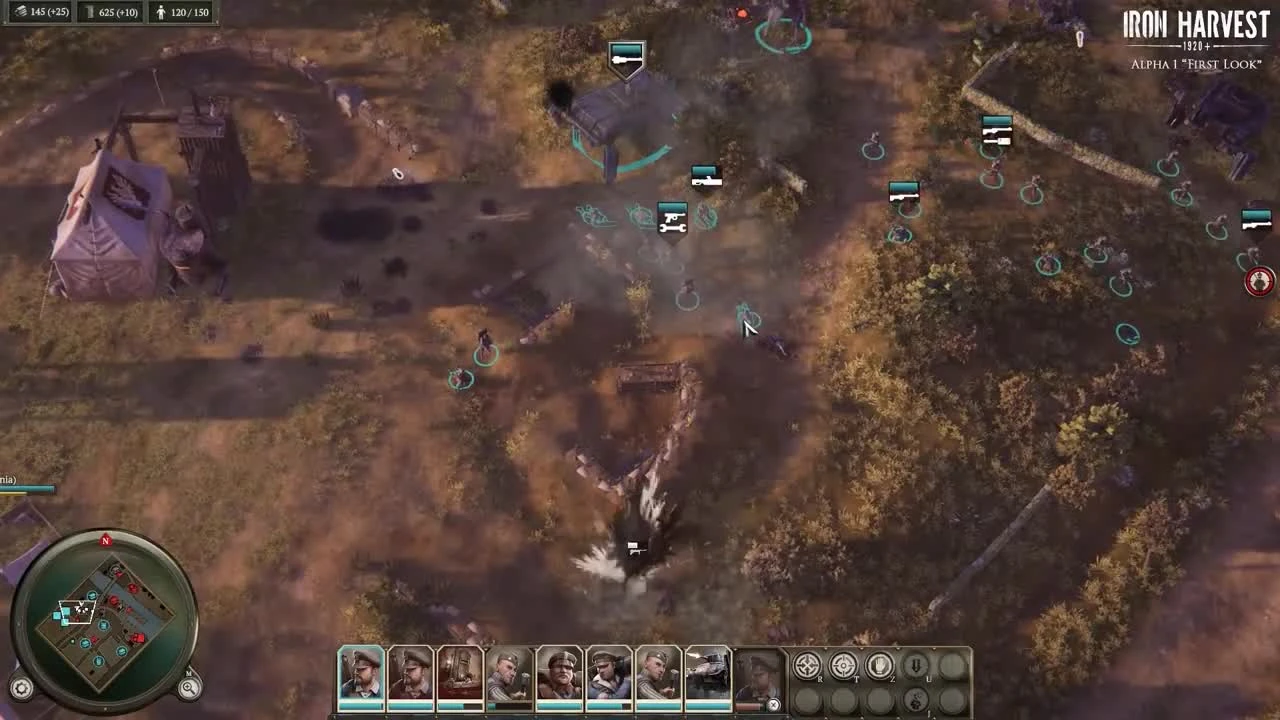
Task: Select the first bearded officer portrait
Action: coord(359,676)
